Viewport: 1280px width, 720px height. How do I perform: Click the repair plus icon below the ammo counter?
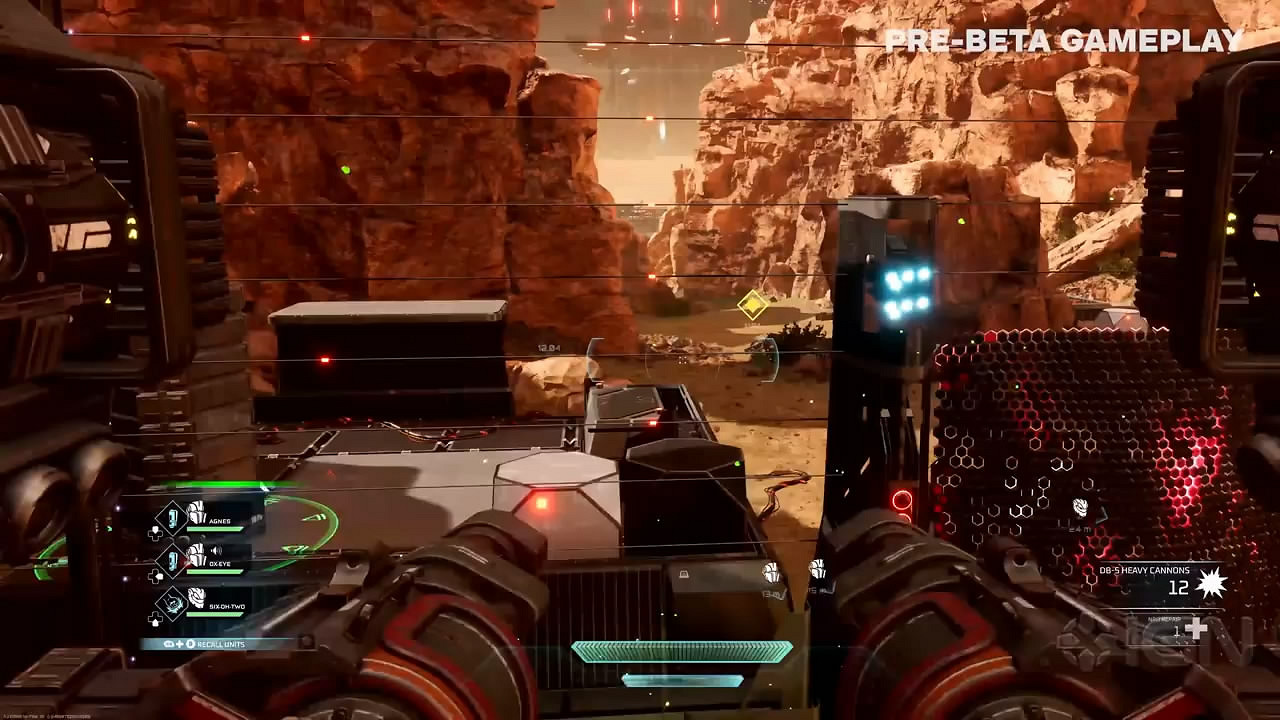pyautogui.click(x=1197, y=628)
